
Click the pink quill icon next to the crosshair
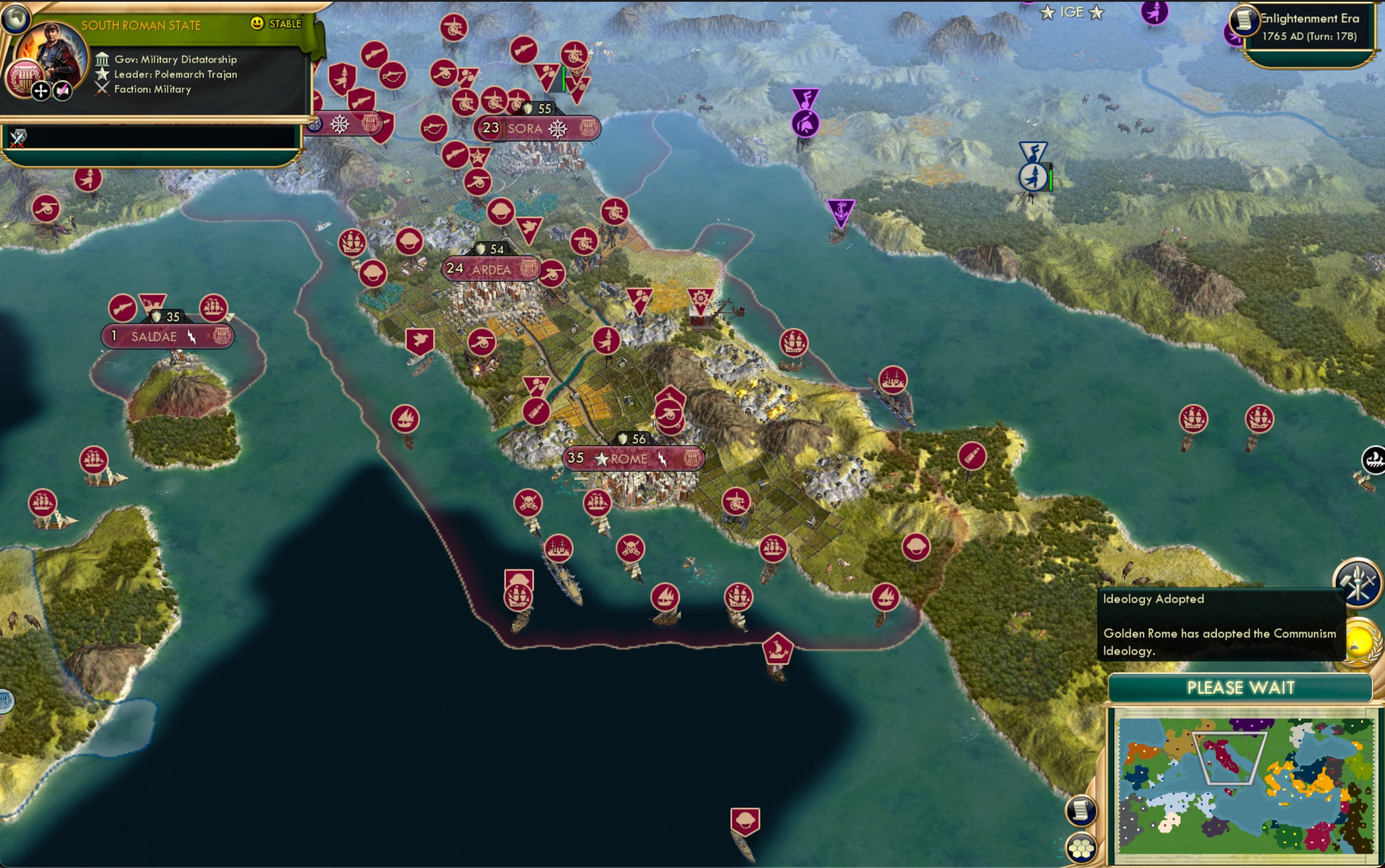[62, 91]
